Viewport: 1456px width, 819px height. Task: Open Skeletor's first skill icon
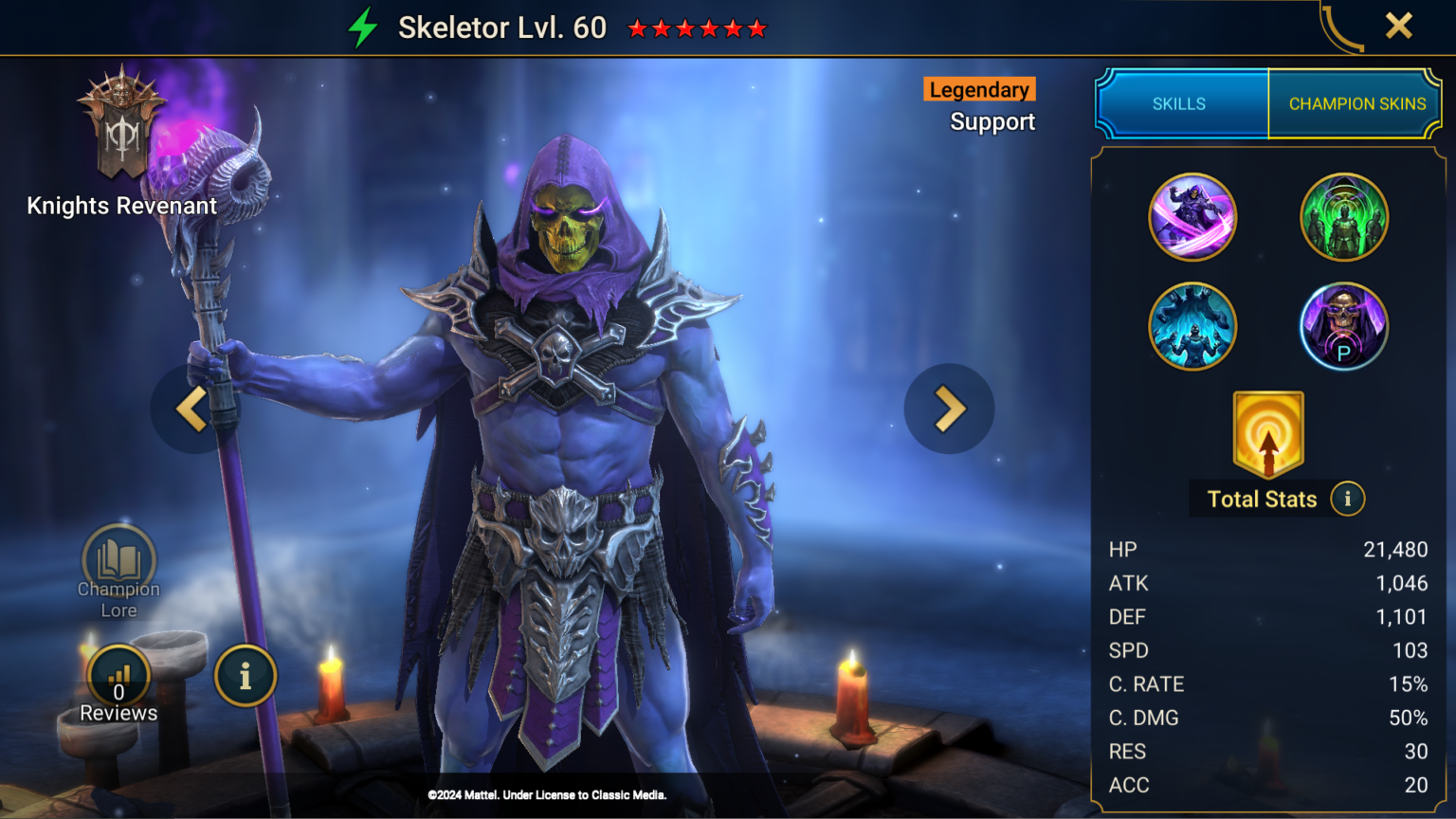[x=1192, y=216]
